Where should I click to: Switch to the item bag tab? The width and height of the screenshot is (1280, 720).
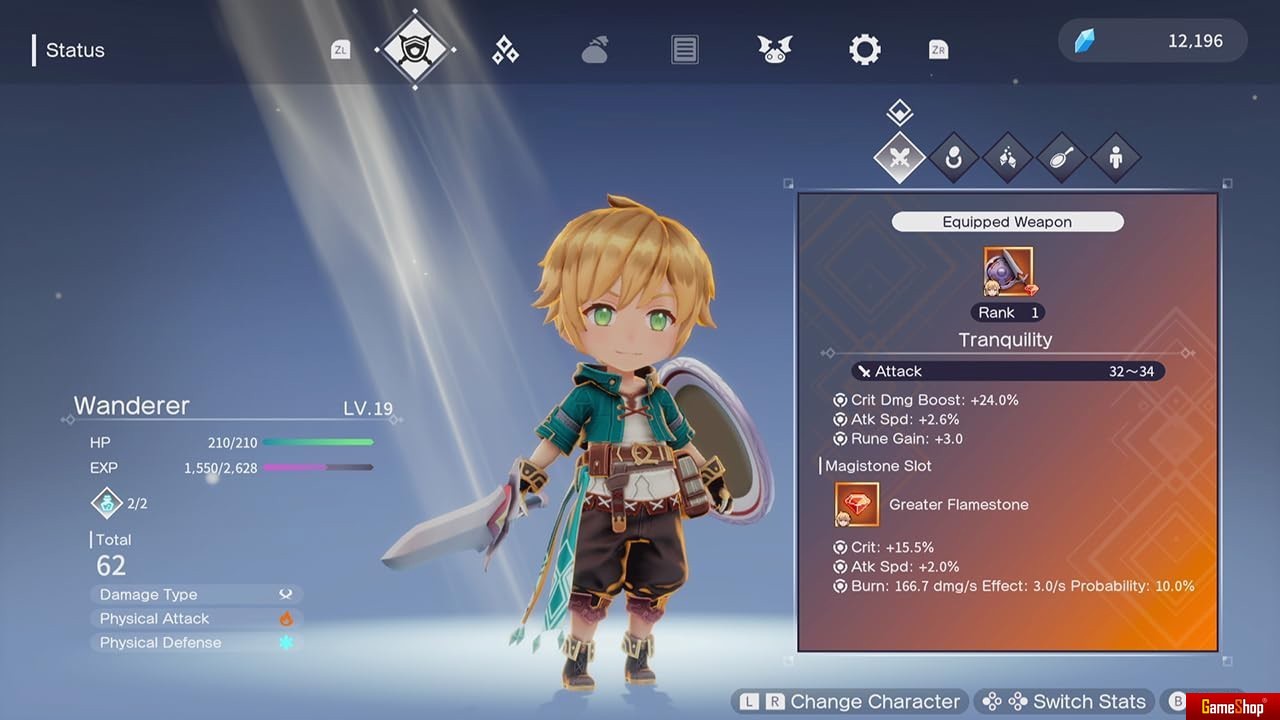[595, 50]
